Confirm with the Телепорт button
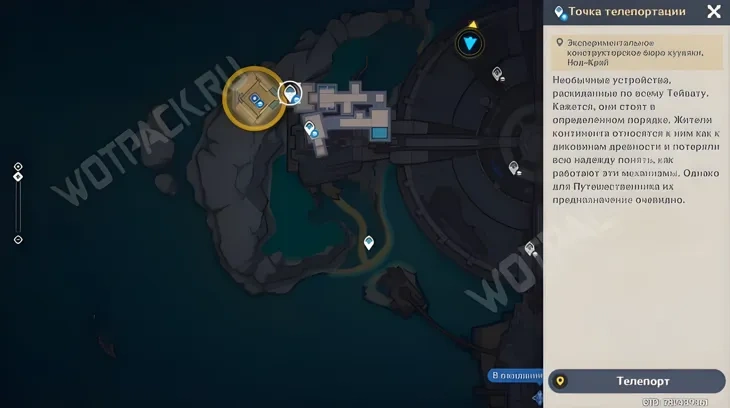Viewport: 730px width, 408px height. 637,381
